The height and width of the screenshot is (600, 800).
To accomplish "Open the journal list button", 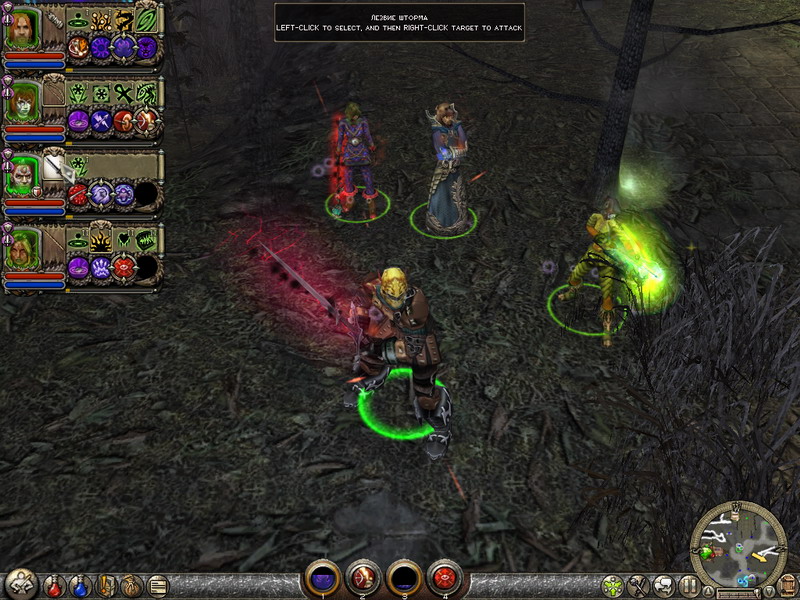I will pyautogui.click(x=158, y=584).
